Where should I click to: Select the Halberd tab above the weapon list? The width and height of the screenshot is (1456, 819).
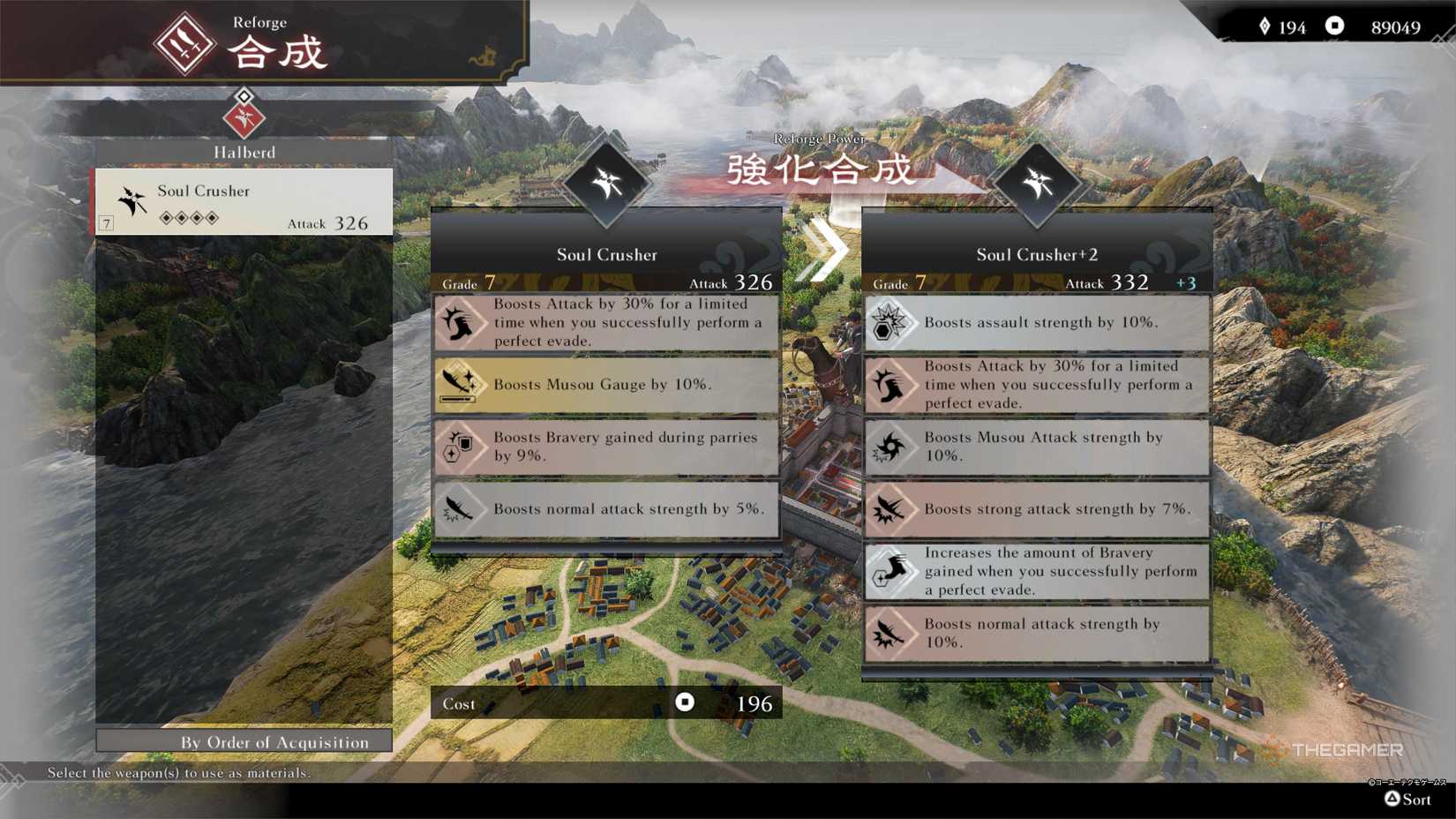point(244,151)
